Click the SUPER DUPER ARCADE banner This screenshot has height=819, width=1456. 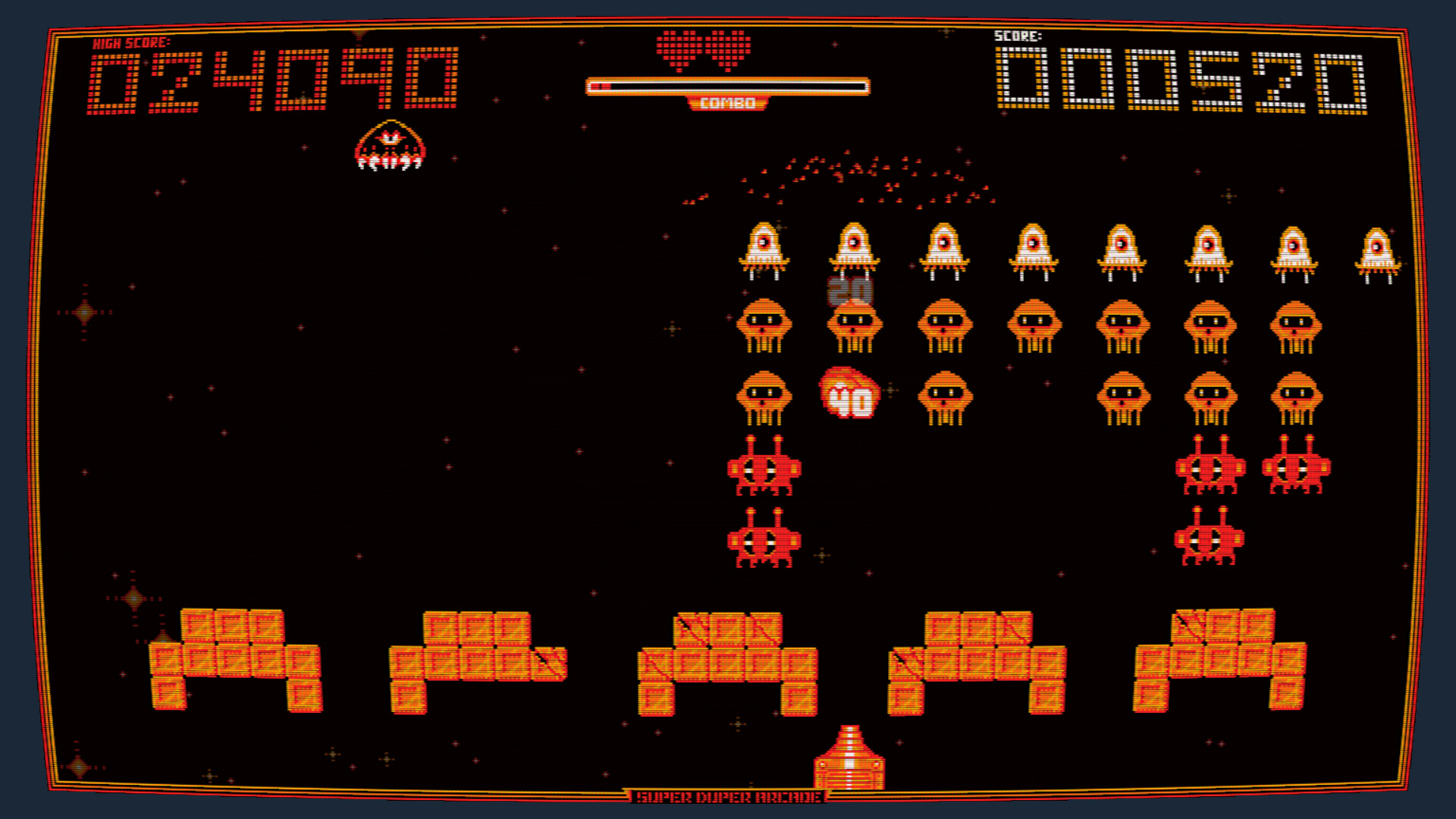(x=726, y=797)
